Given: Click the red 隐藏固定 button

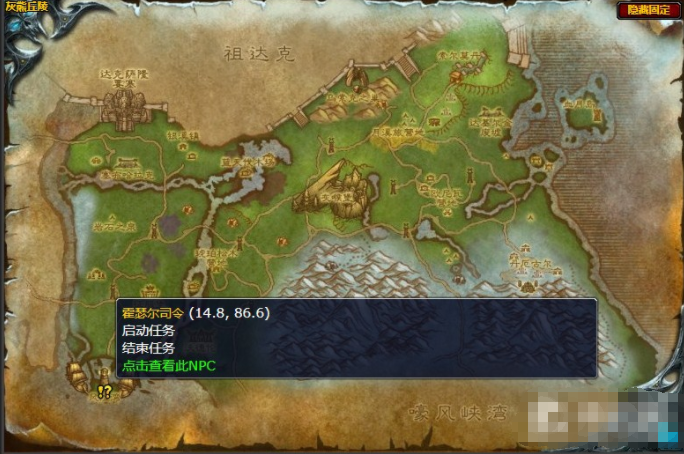Looking at the screenshot, I should point(648,10).
